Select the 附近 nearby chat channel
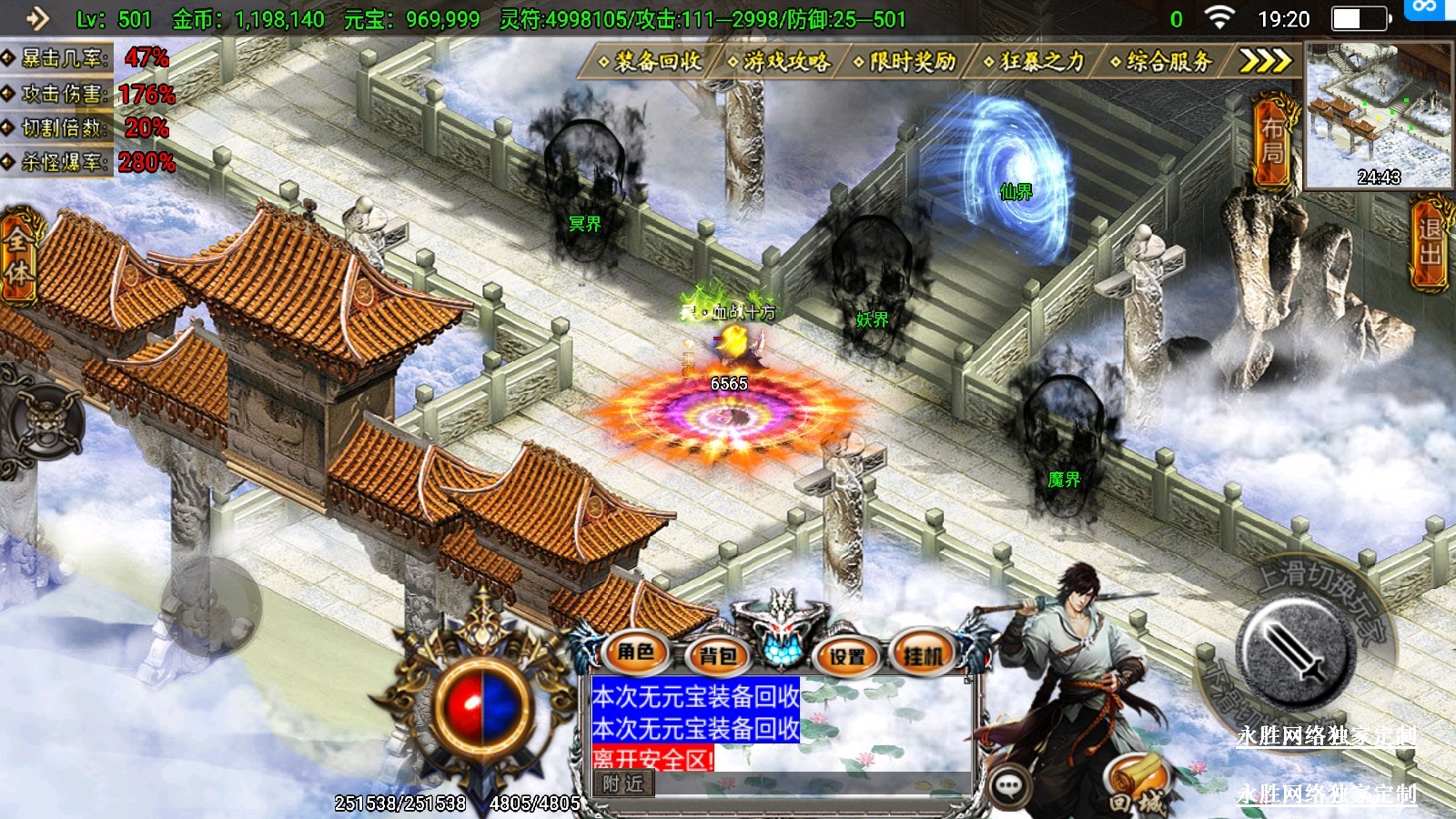This screenshot has width=1456, height=819. click(x=623, y=784)
